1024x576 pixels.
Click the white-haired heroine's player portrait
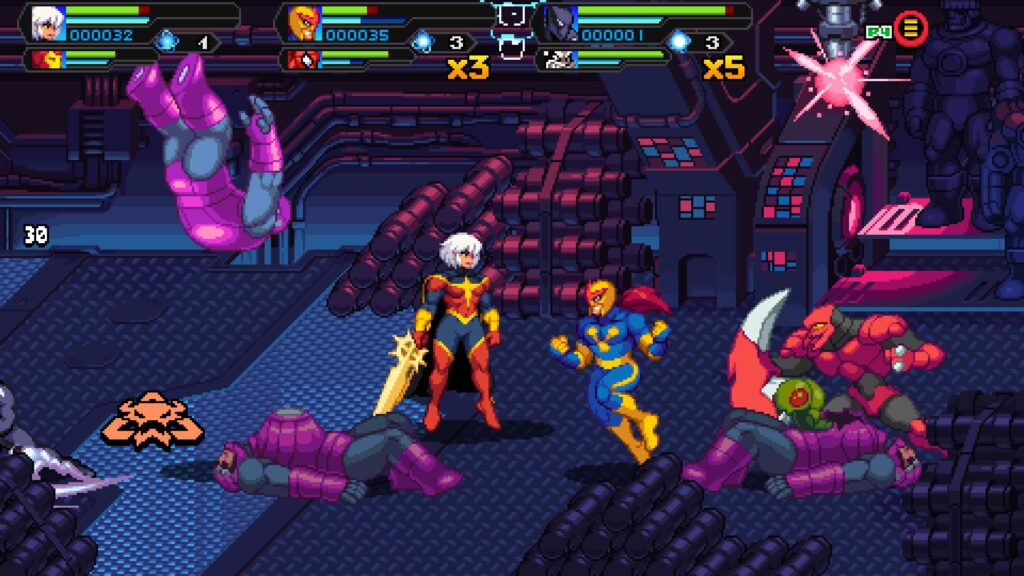click(44, 22)
